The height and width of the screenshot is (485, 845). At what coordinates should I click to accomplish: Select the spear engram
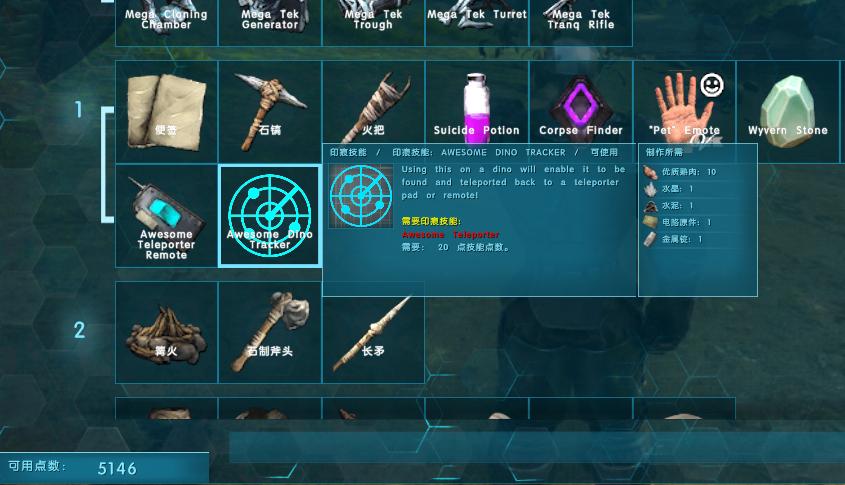tap(373, 332)
